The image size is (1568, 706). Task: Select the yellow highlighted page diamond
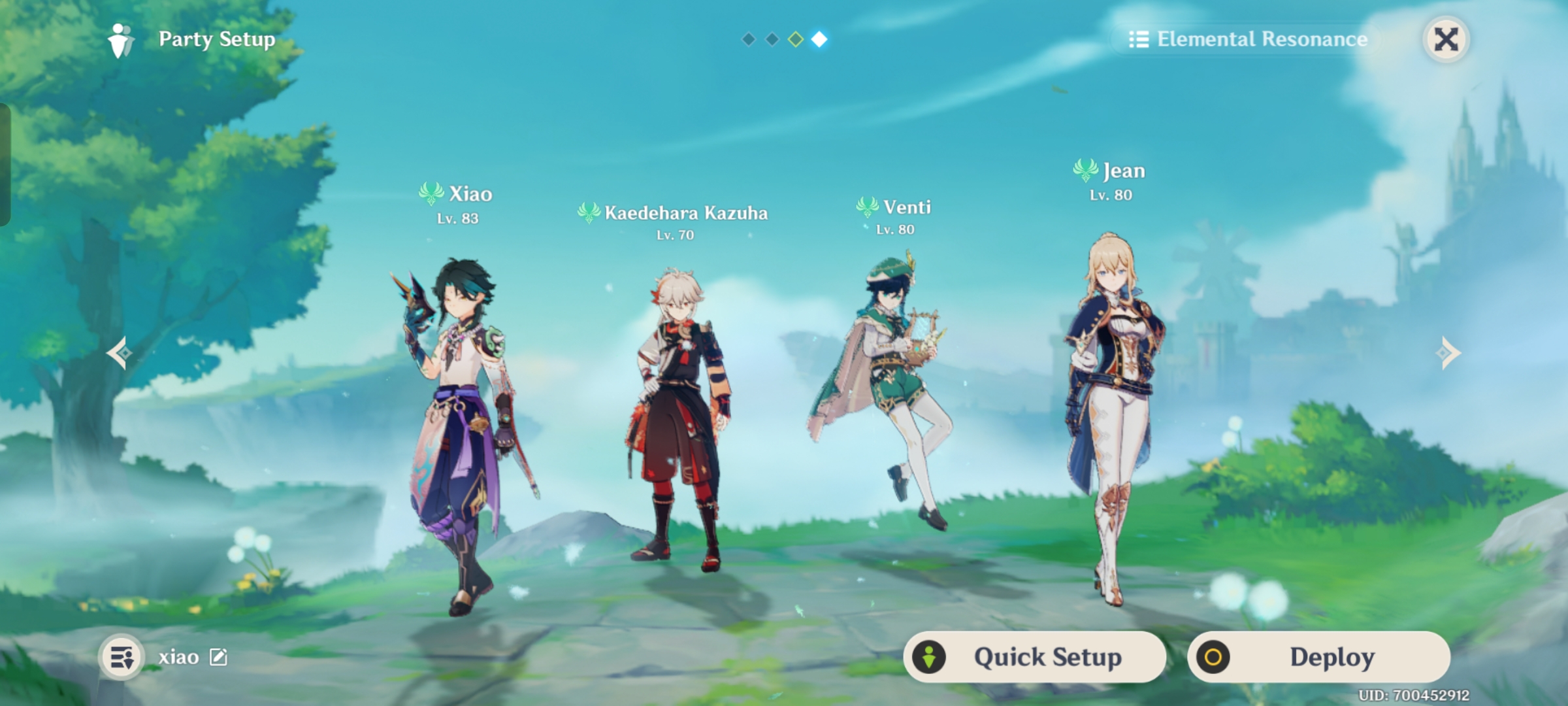click(796, 39)
